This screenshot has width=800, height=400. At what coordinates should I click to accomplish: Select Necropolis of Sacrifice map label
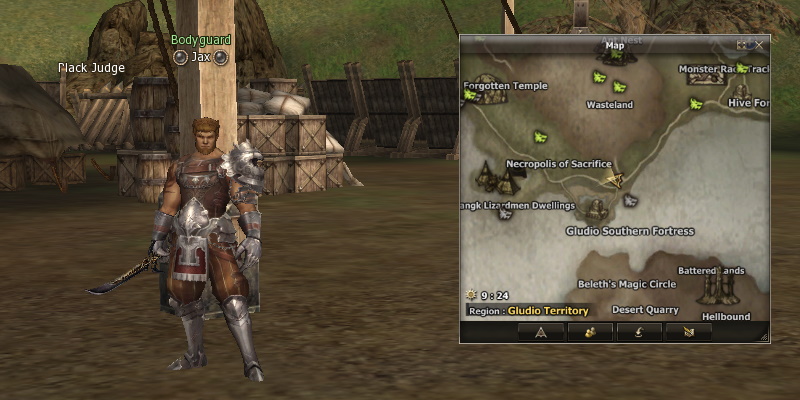[558, 164]
